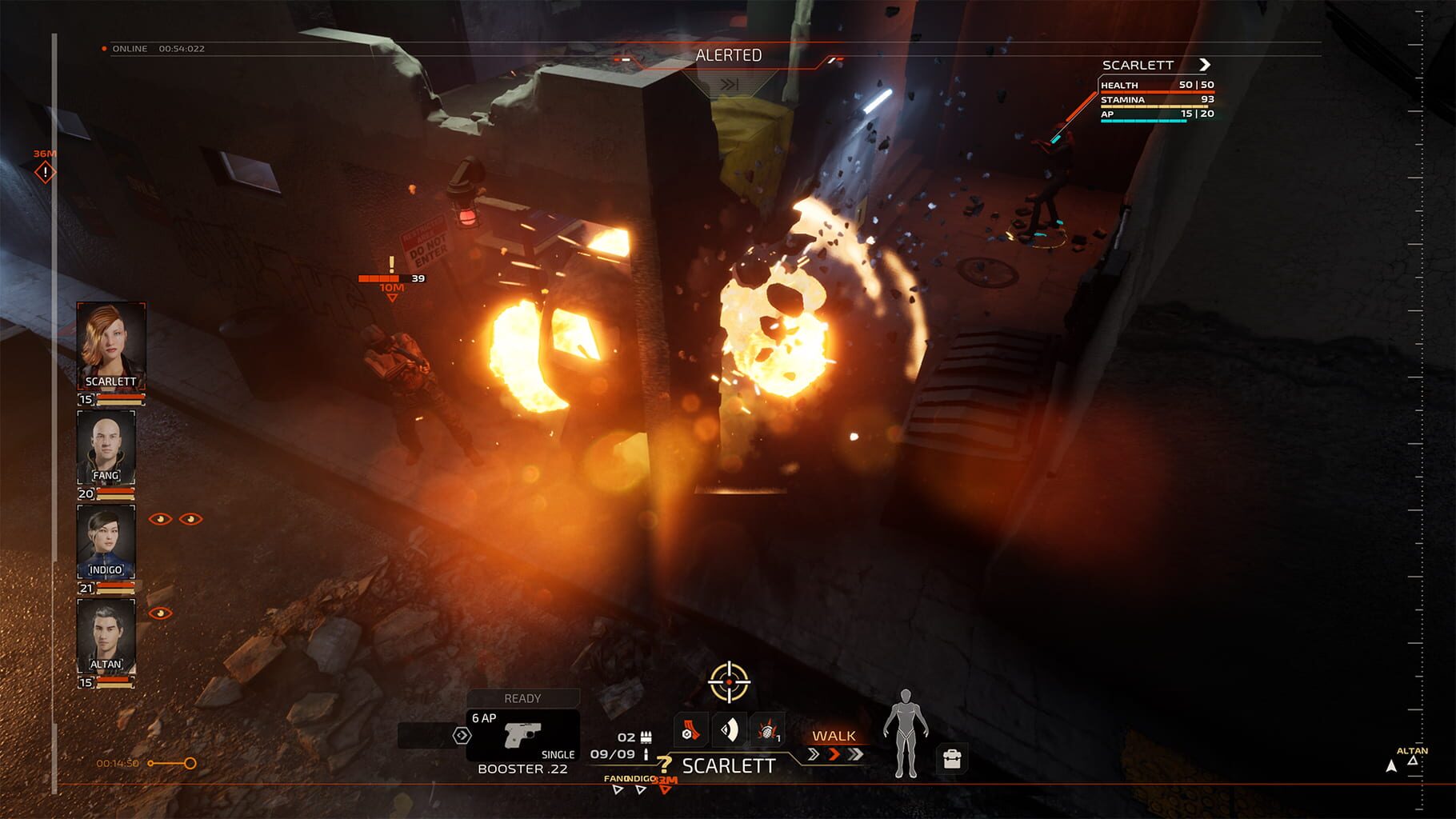Screen dimensions: 1456x819
Task: Toggle the detection eye next to ALTAN
Action: [x=164, y=612]
